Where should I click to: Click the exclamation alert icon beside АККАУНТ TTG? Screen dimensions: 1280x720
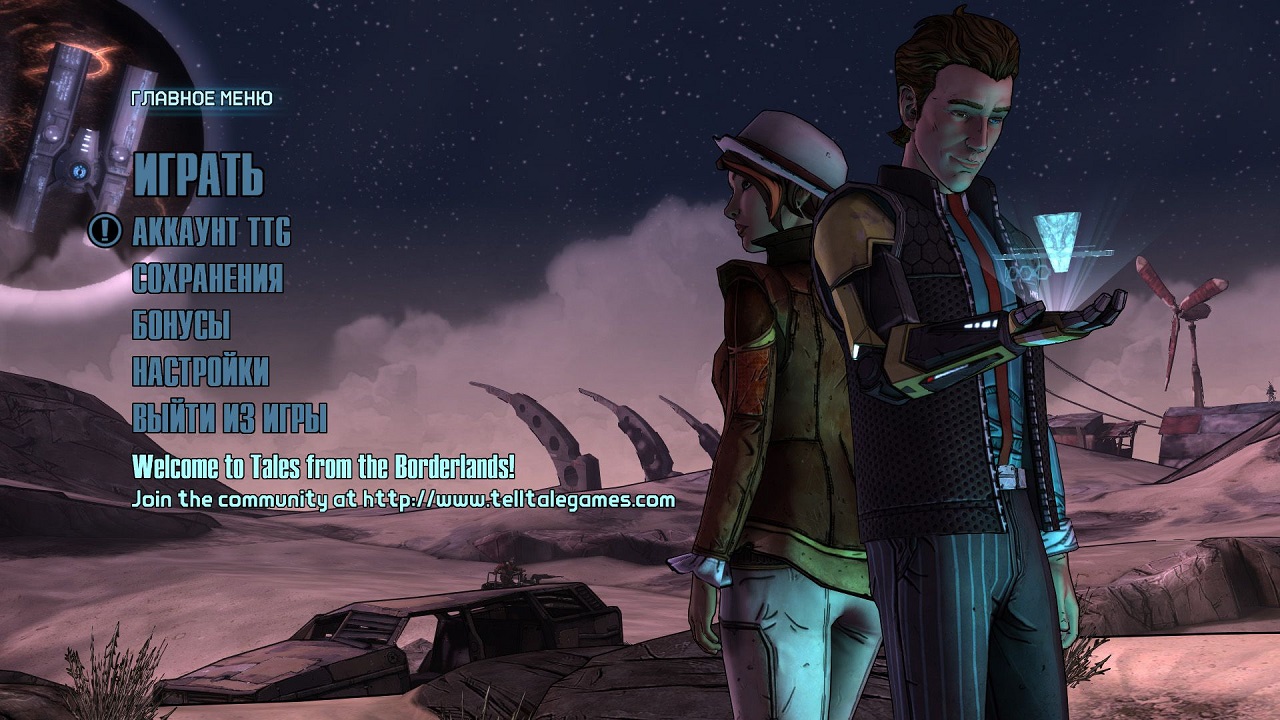coord(105,231)
